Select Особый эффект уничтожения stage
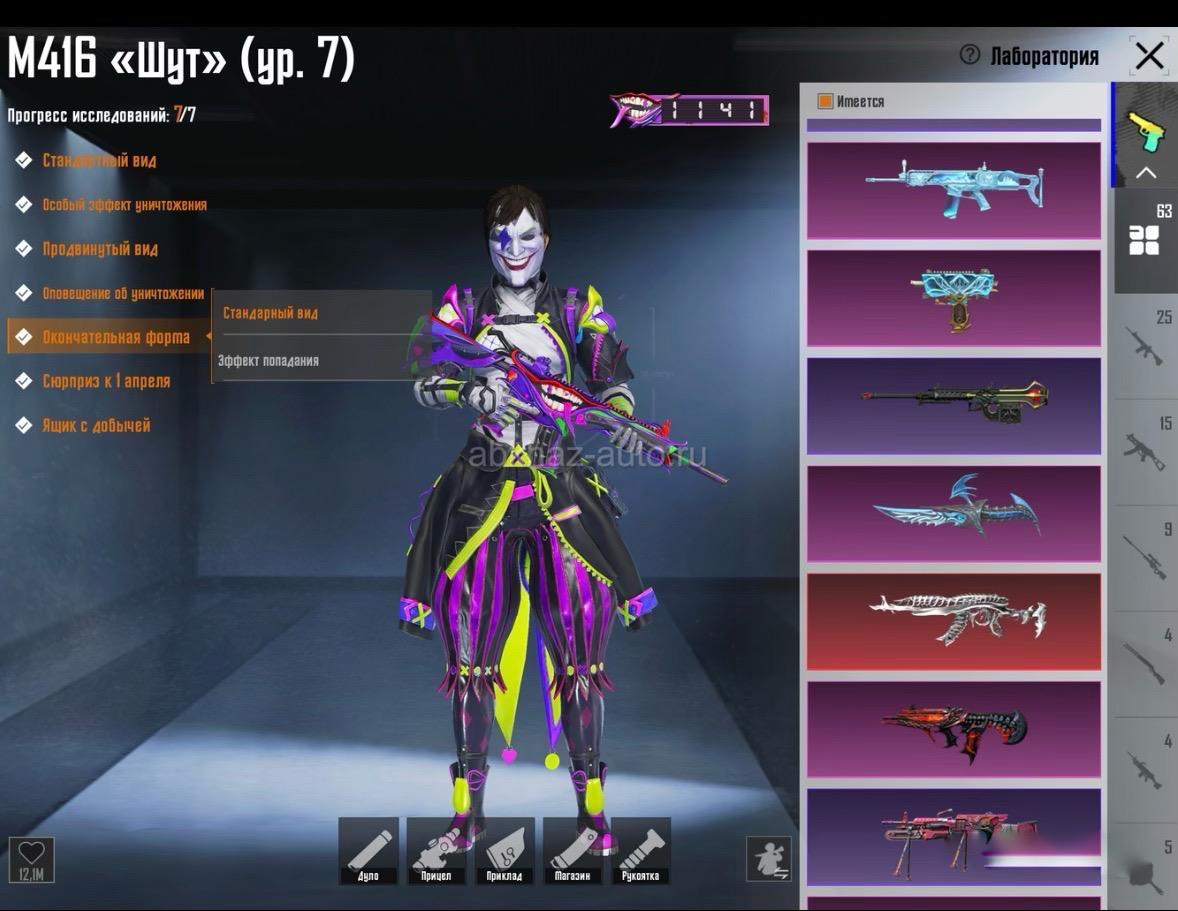The width and height of the screenshot is (1178, 911). pyautogui.click(x=123, y=204)
